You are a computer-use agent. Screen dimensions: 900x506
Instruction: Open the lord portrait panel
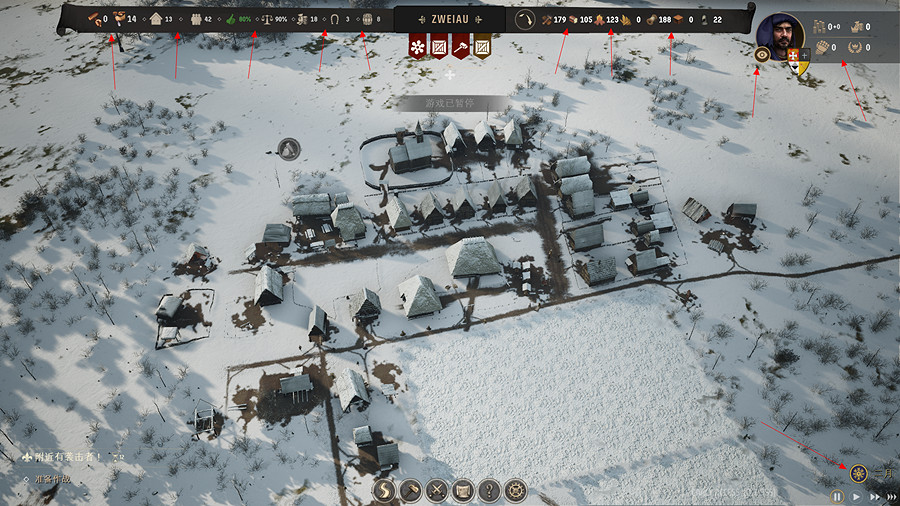click(781, 36)
